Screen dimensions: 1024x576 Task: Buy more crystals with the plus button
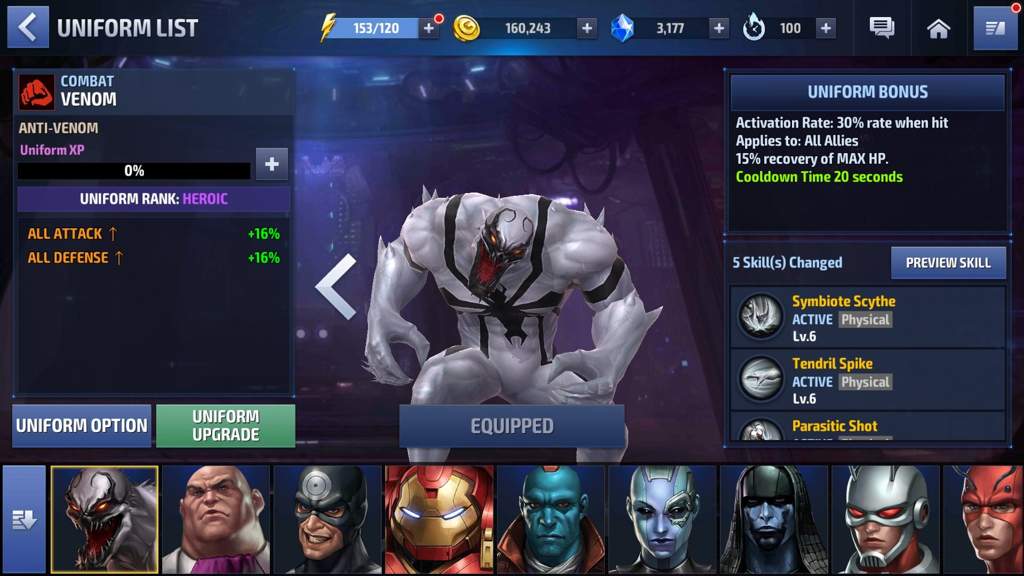point(719,28)
